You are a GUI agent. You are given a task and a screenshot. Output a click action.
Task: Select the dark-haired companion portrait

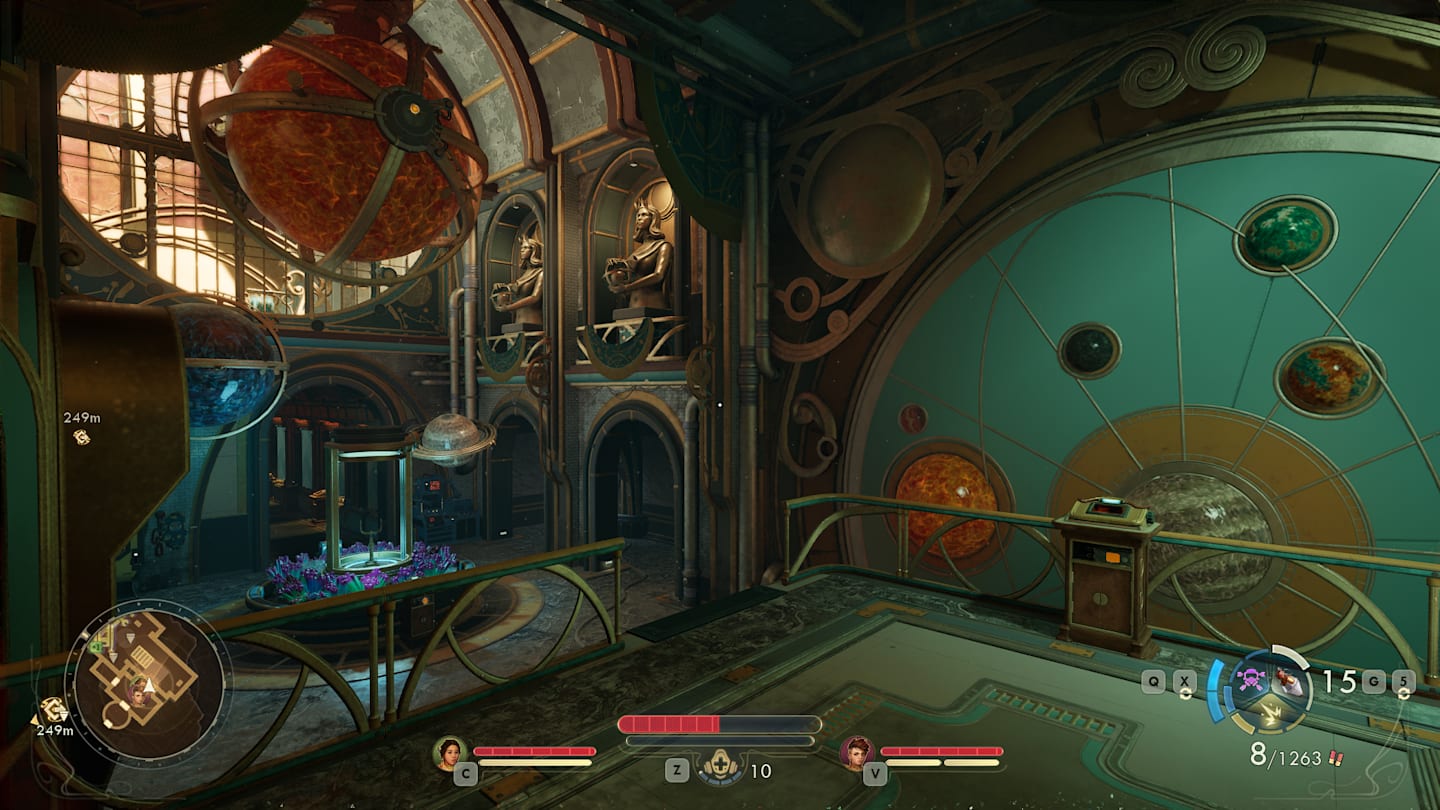tap(450, 752)
